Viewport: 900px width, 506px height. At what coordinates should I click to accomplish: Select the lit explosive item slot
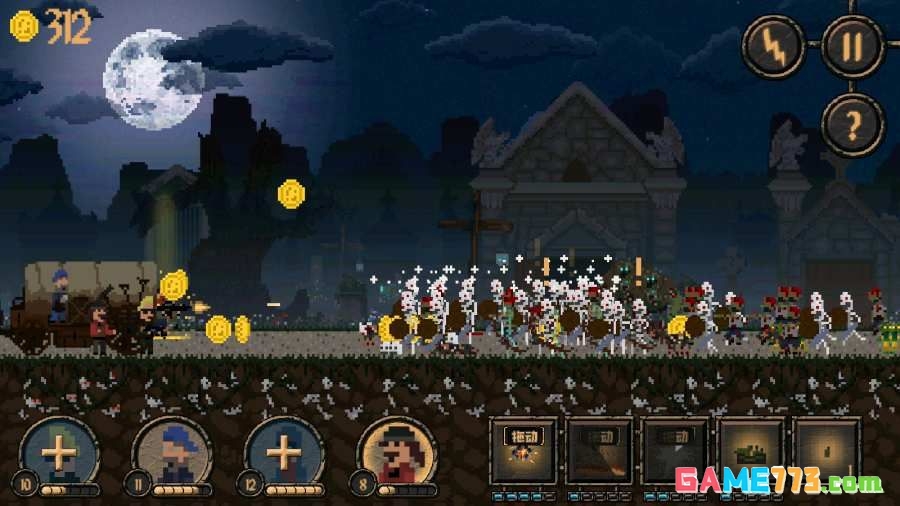521,450
